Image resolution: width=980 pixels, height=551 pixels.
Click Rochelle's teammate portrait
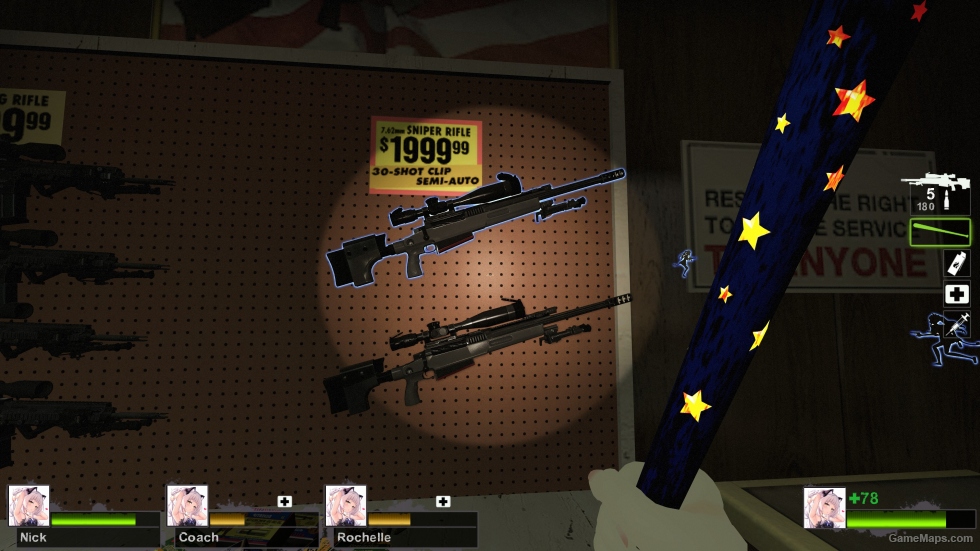346,506
